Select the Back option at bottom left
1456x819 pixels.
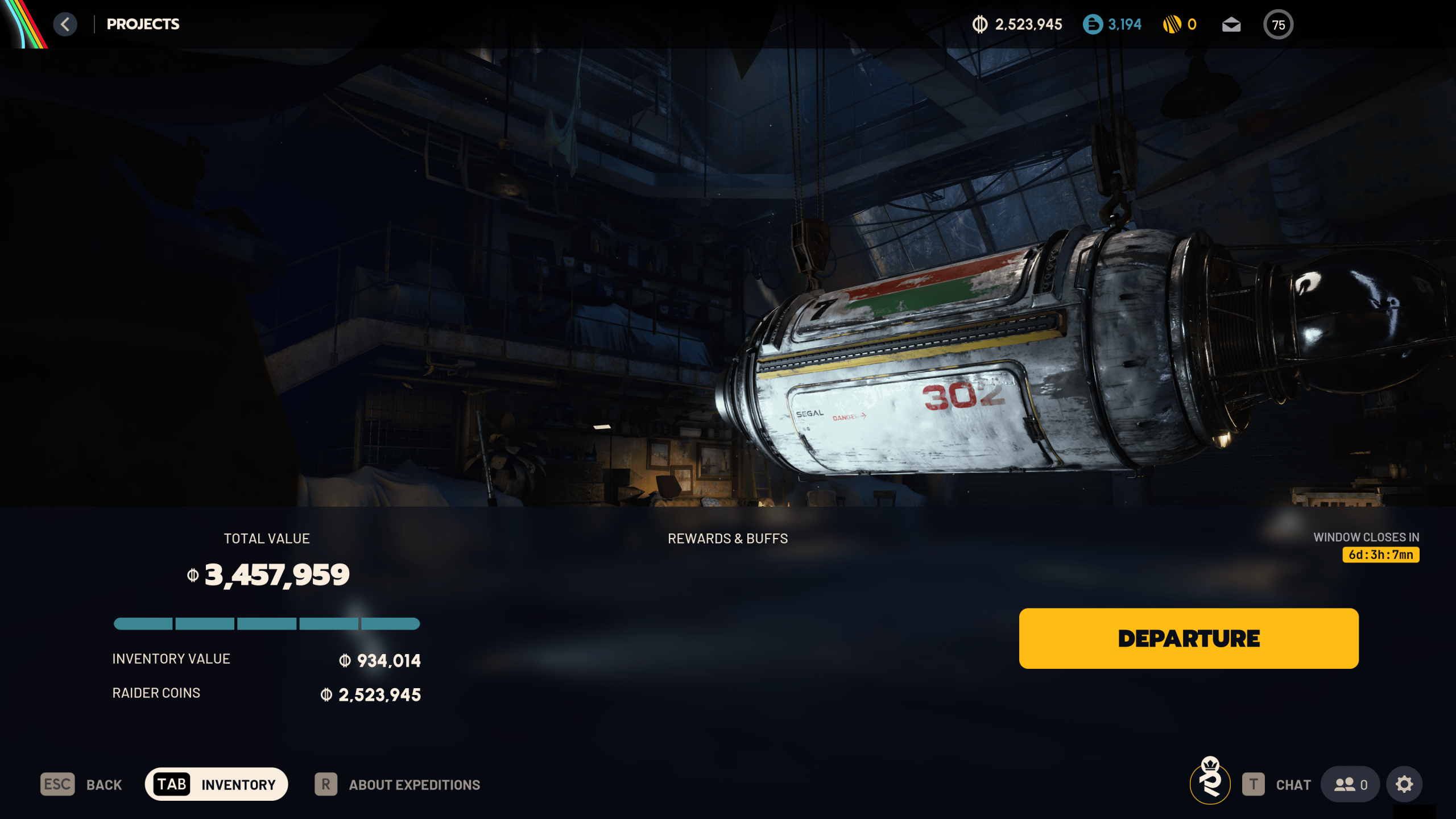81,784
